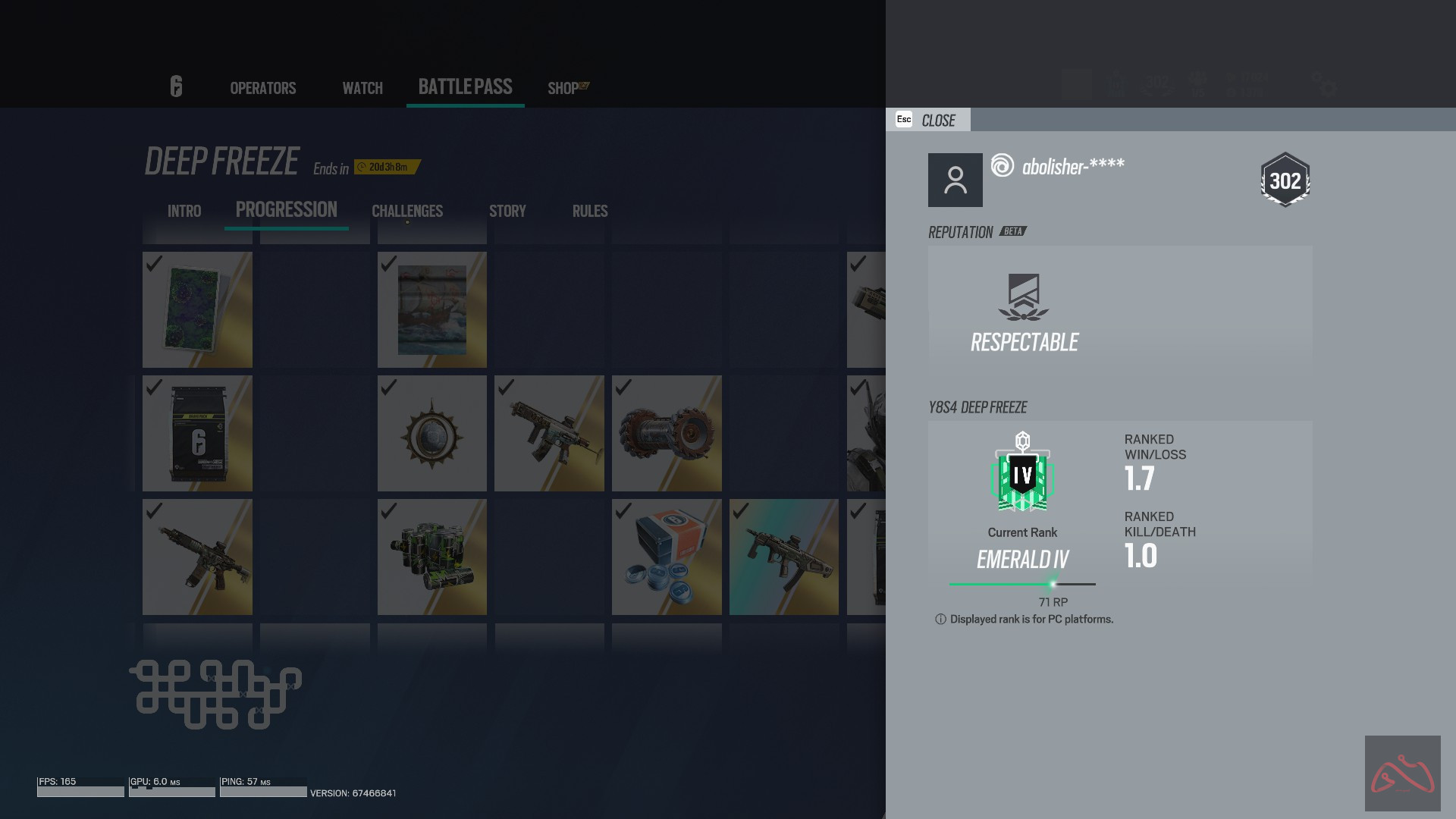Click the level 302 clearance badge

pyautogui.click(x=1285, y=180)
